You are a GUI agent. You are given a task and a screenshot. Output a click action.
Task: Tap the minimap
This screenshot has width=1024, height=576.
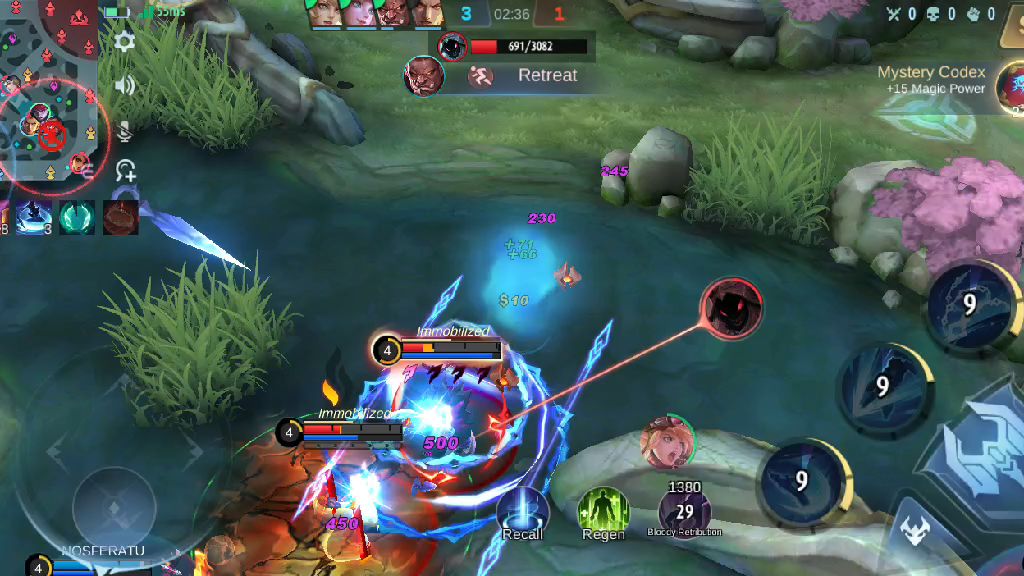48,95
